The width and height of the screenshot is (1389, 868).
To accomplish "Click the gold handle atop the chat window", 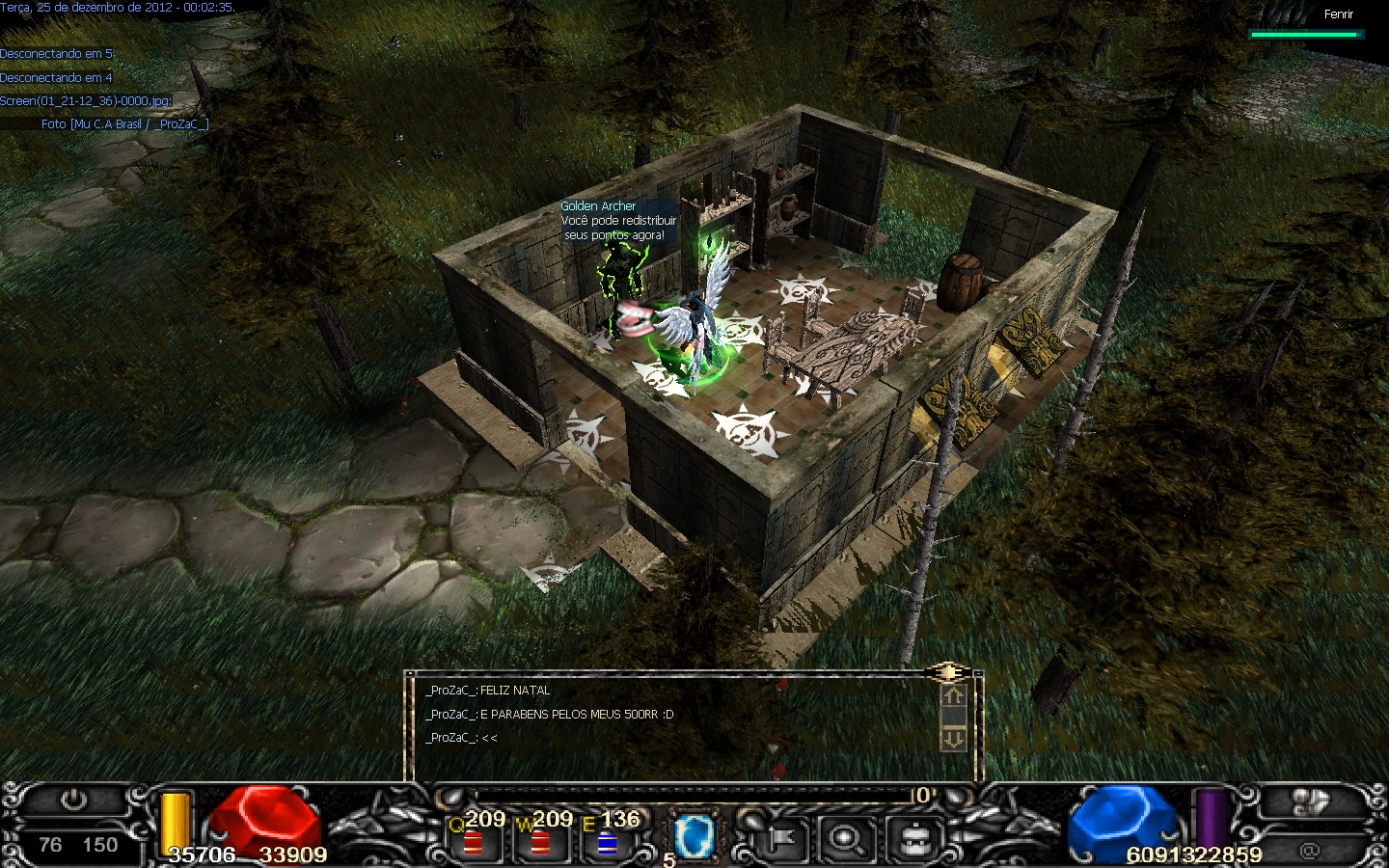I will [x=948, y=672].
